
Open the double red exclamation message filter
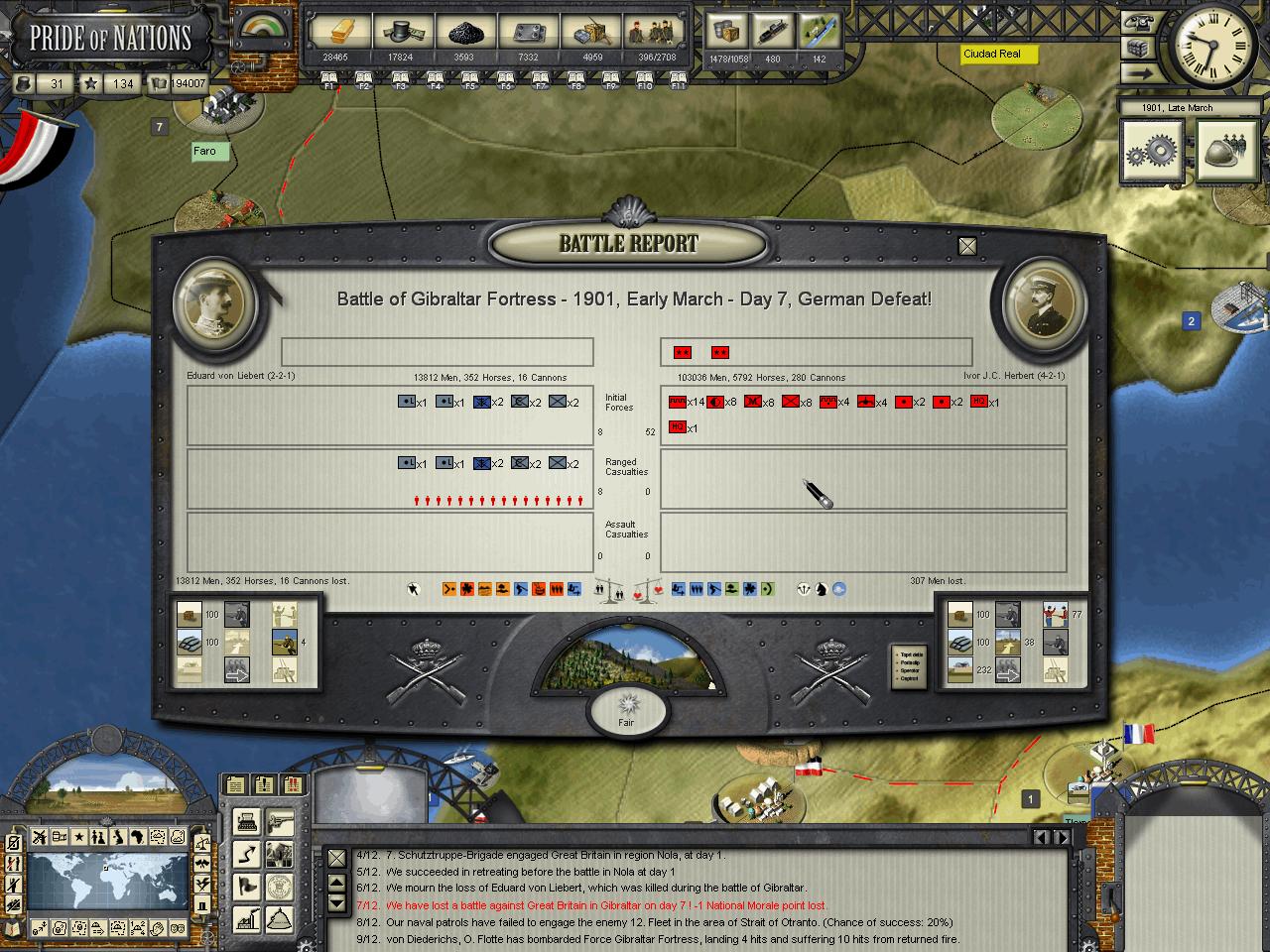click(x=294, y=785)
